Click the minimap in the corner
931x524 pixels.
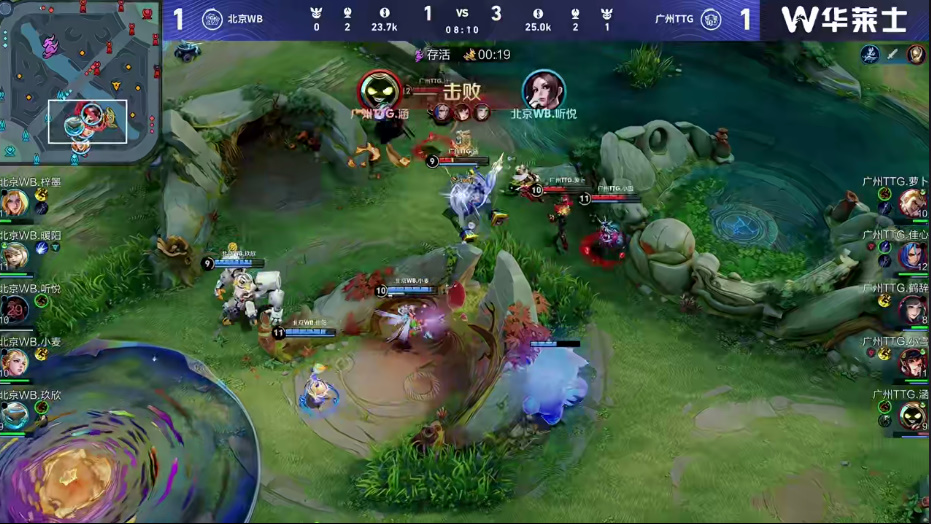[x=80, y=82]
